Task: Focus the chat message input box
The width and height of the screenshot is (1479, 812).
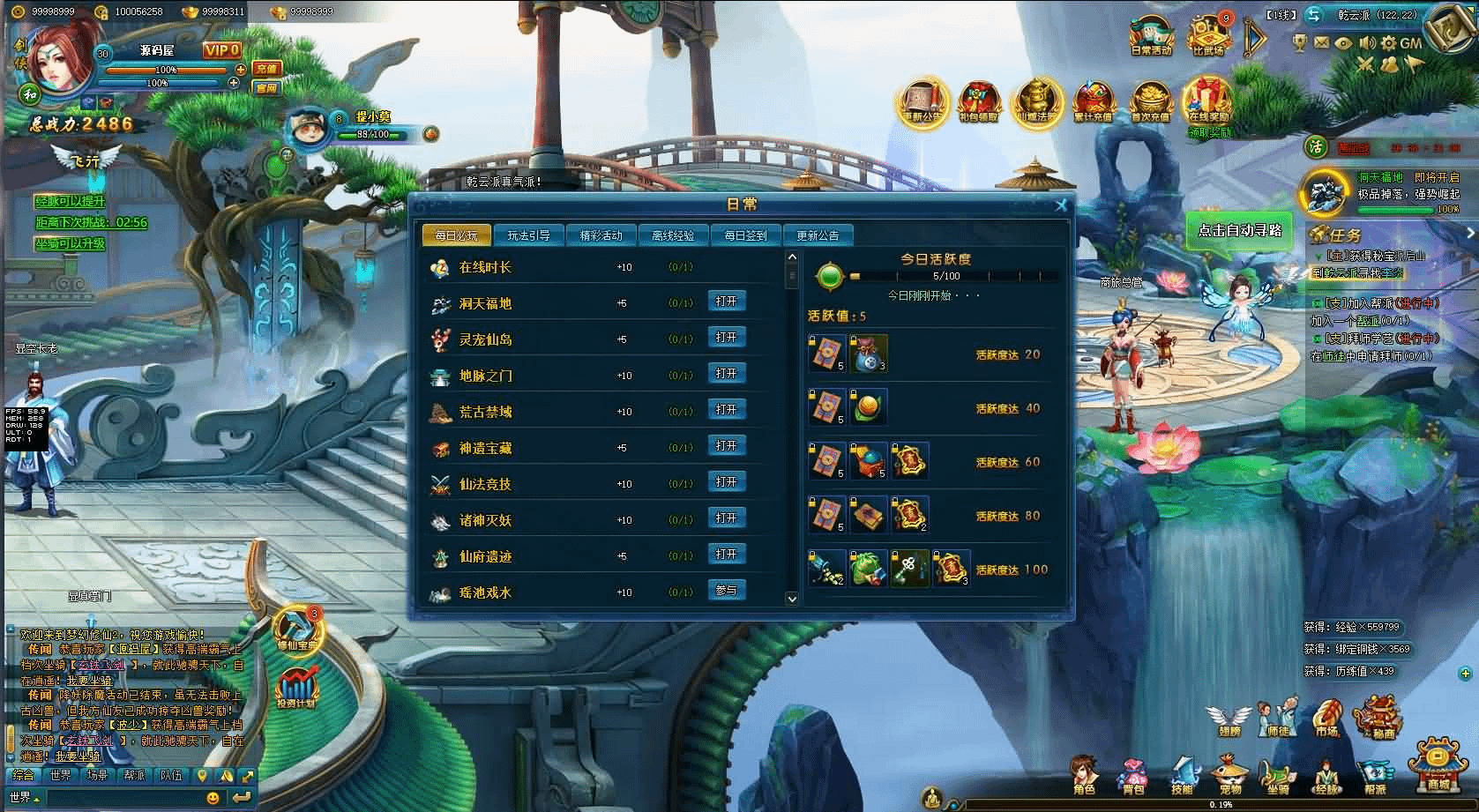Action: tap(123, 798)
